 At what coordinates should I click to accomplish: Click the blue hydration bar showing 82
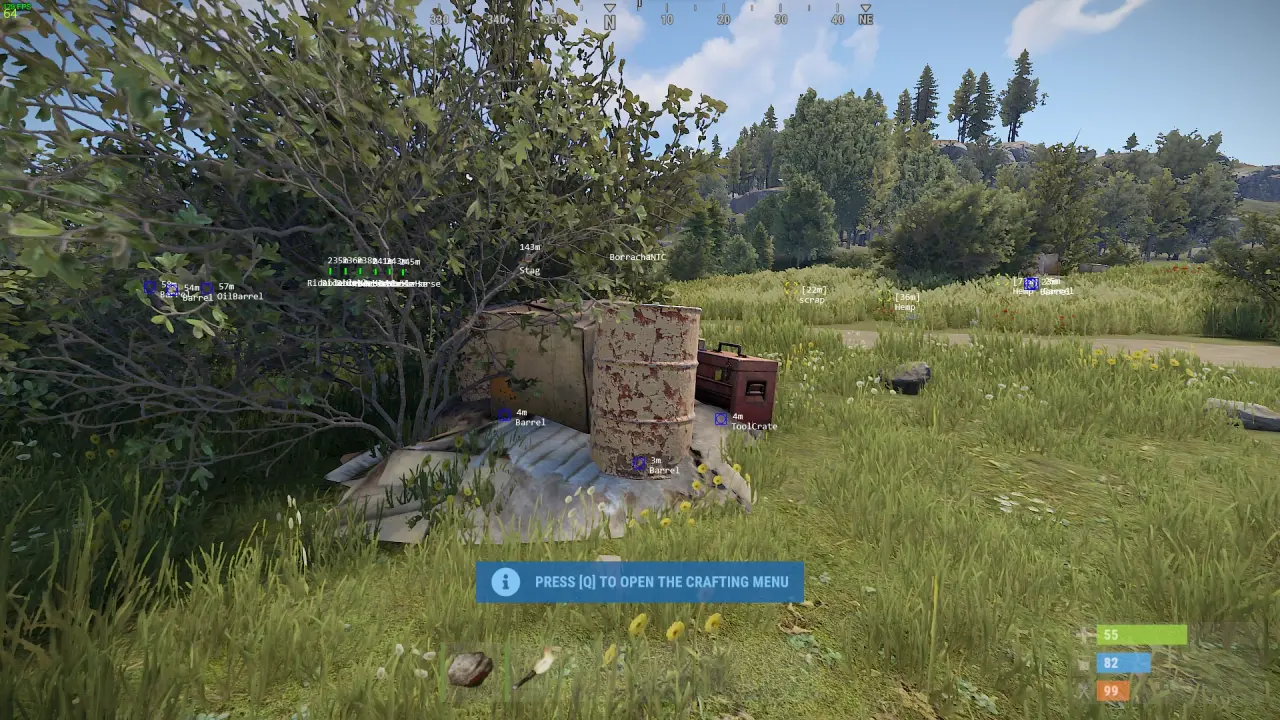[1122, 662]
